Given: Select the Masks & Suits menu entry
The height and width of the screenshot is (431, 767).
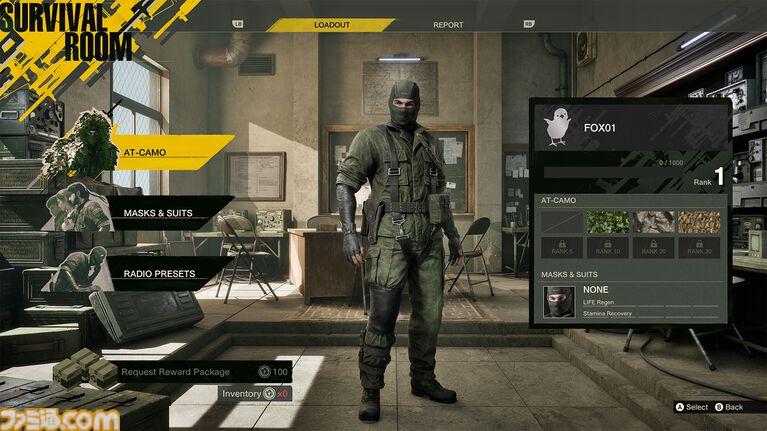Looking at the screenshot, I should (x=157, y=213).
